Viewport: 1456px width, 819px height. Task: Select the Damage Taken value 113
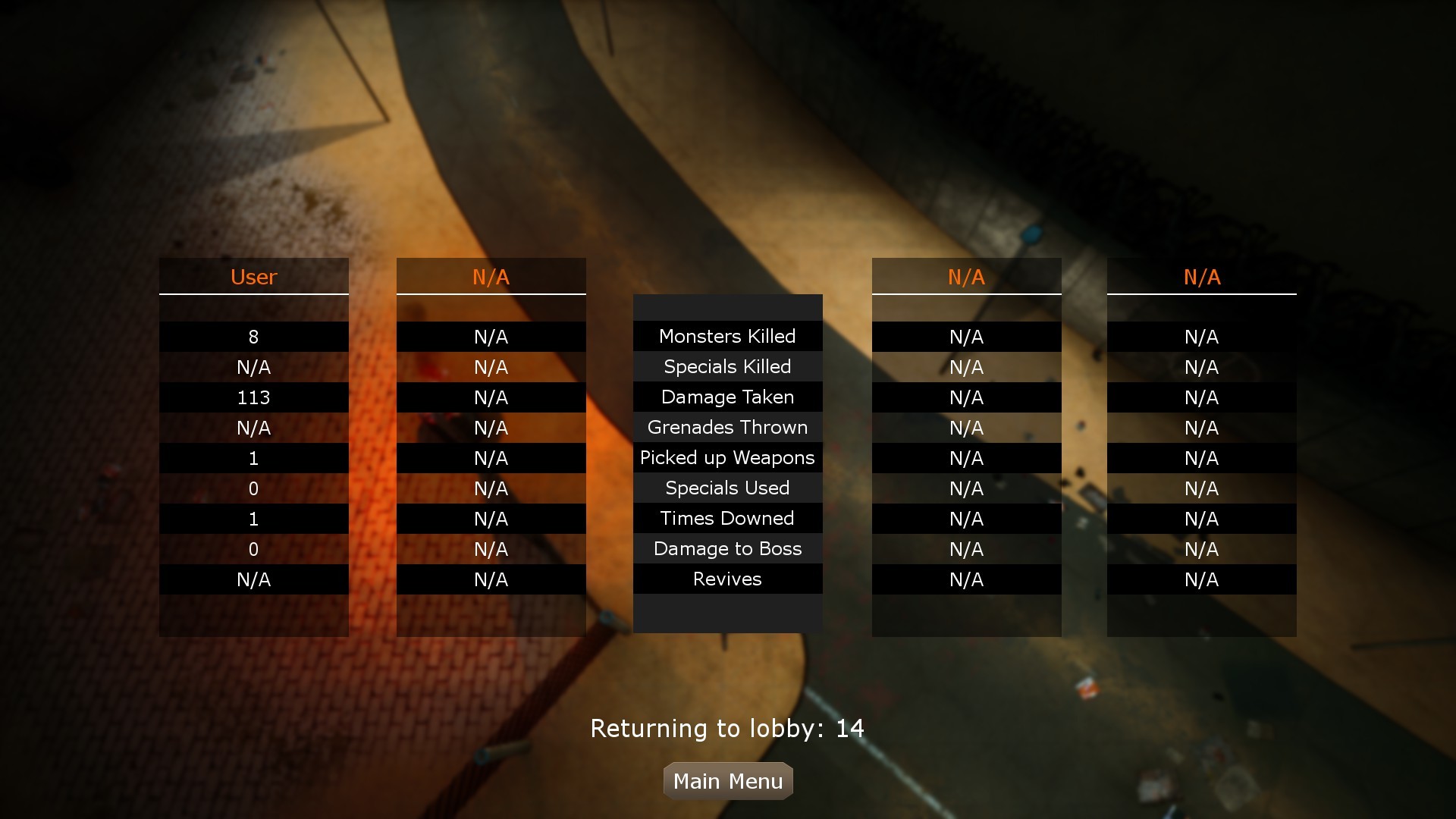pos(254,397)
